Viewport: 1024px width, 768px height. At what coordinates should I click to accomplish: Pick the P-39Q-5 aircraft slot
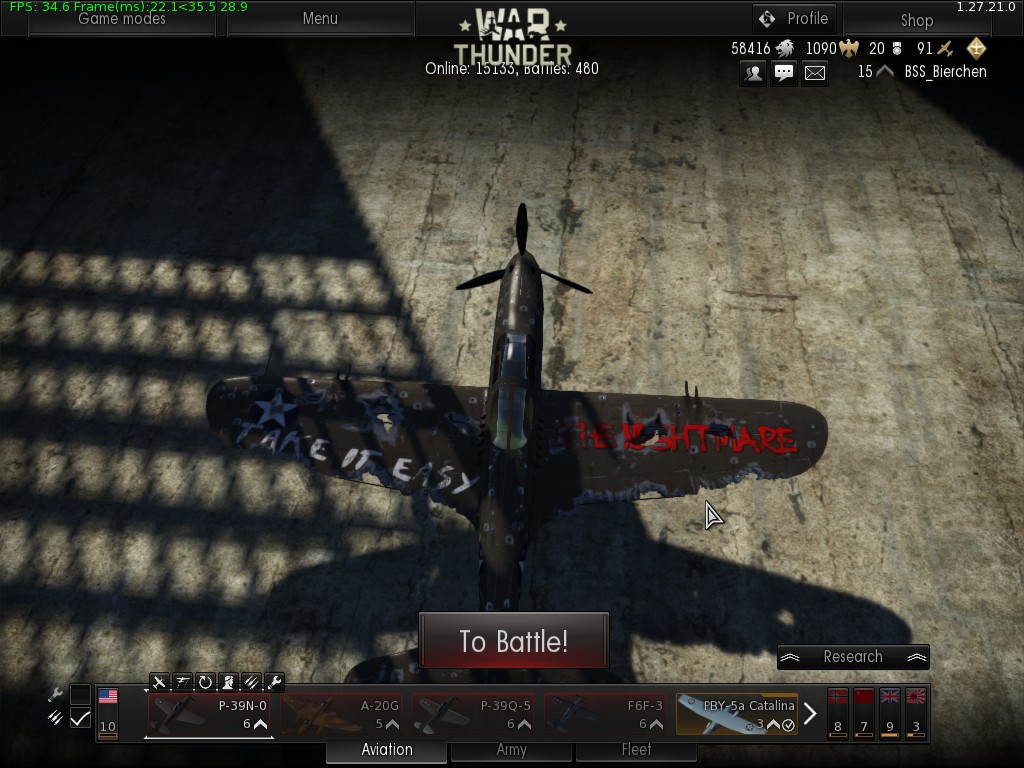(x=473, y=714)
